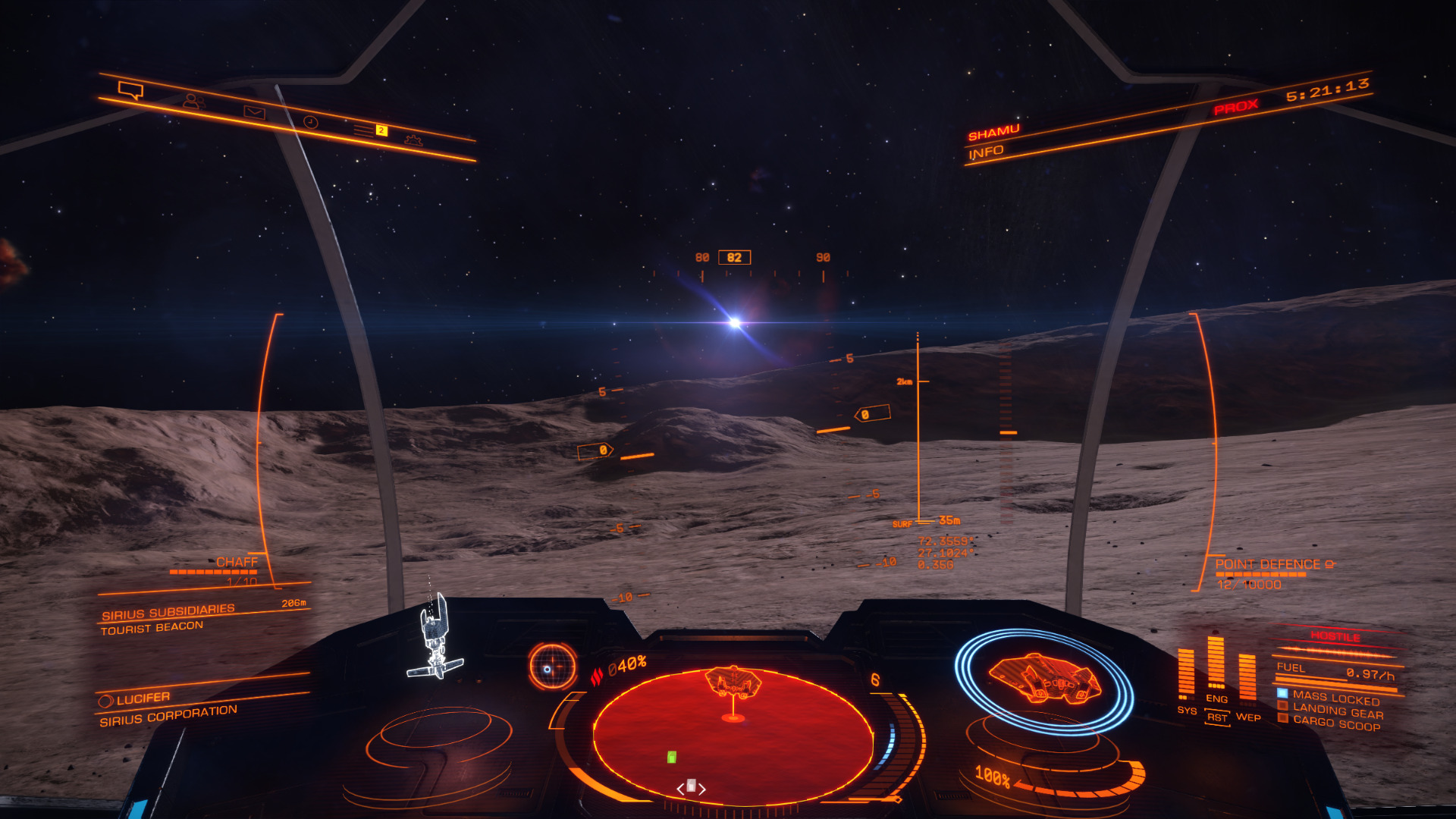This screenshot has width=1456, height=819.
Task: Click the radar sensor disc
Action: coord(733,734)
